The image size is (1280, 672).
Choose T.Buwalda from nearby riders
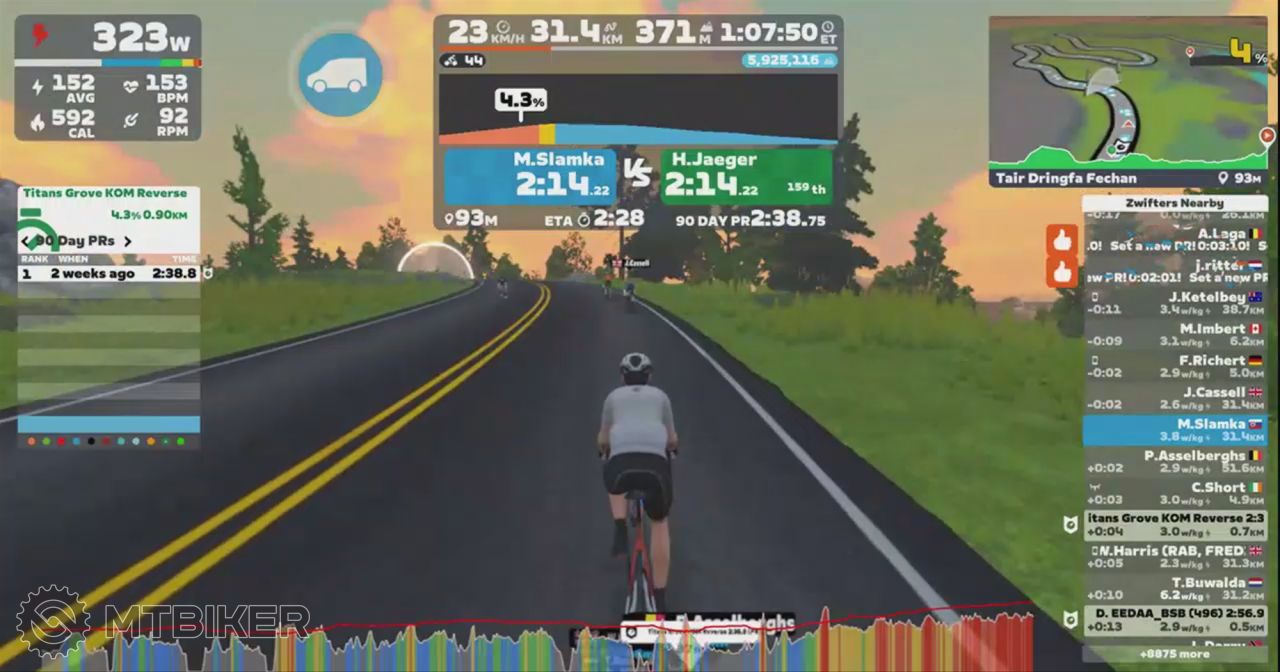tap(1175, 589)
